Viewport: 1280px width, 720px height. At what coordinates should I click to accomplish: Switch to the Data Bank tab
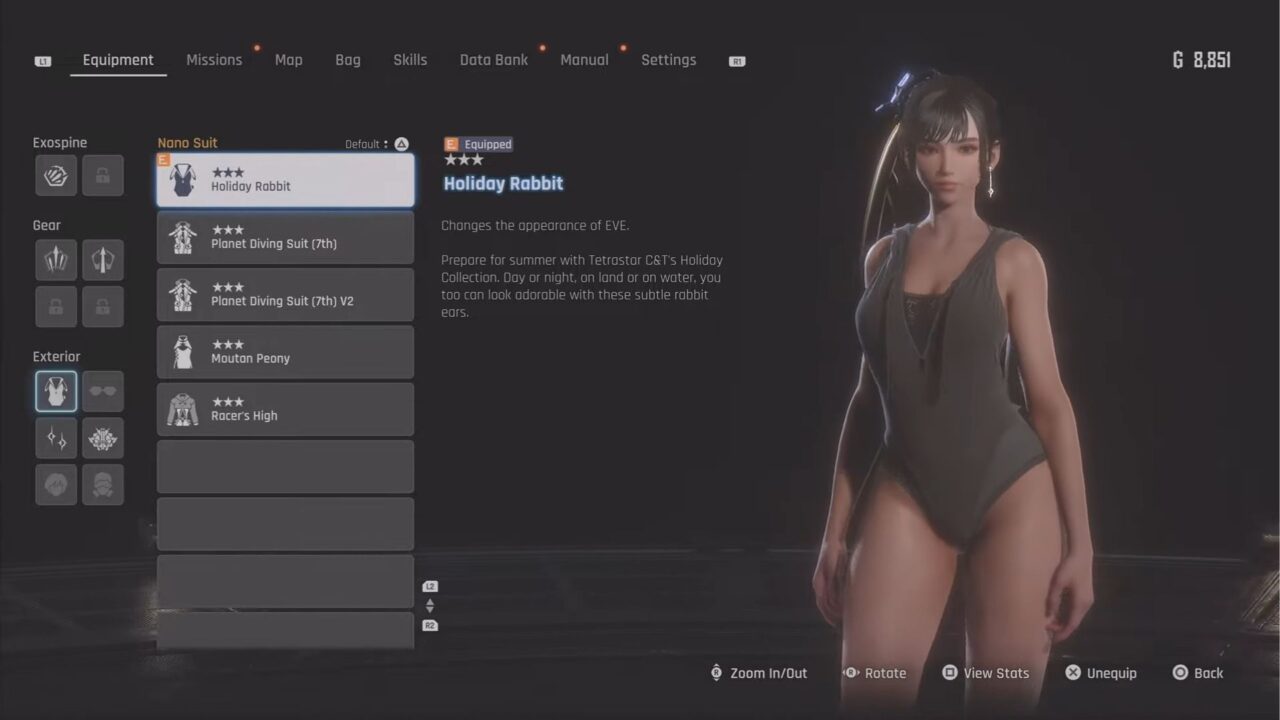[493, 60]
